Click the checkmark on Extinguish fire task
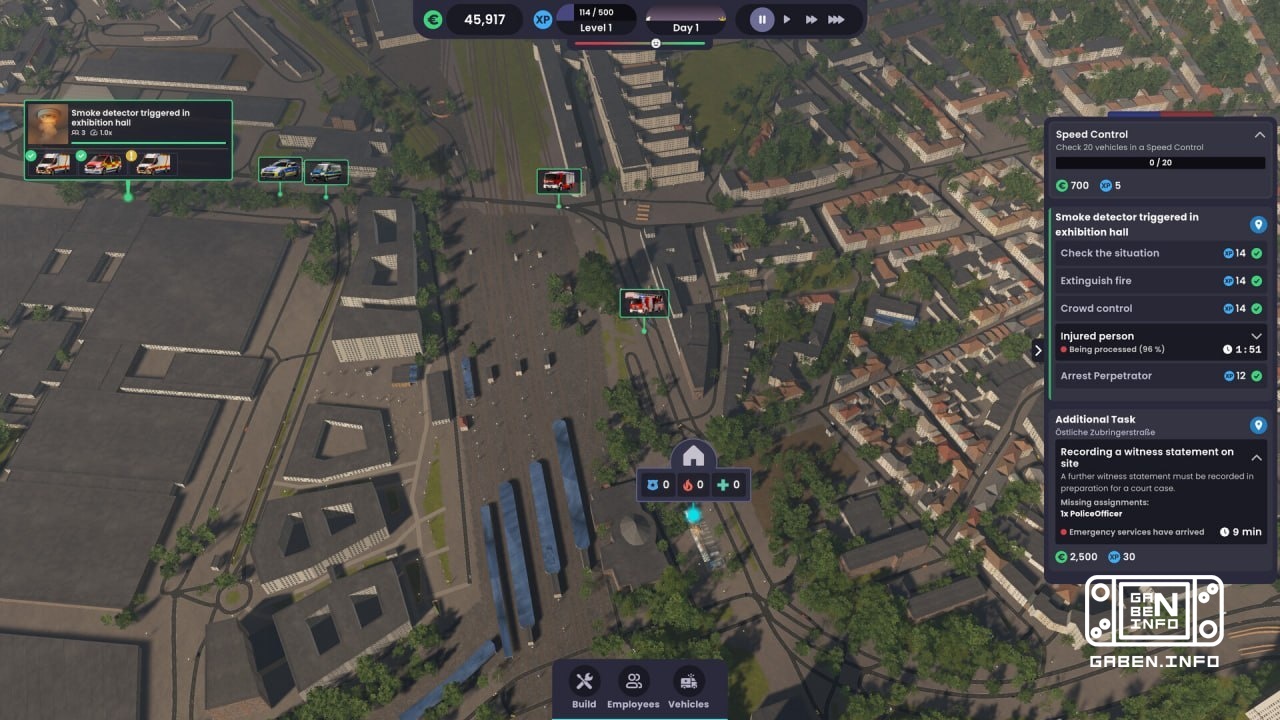Image resolution: width=1280 pixels, height=720 pixels. pyautogui.click(x=1255, y=280)
